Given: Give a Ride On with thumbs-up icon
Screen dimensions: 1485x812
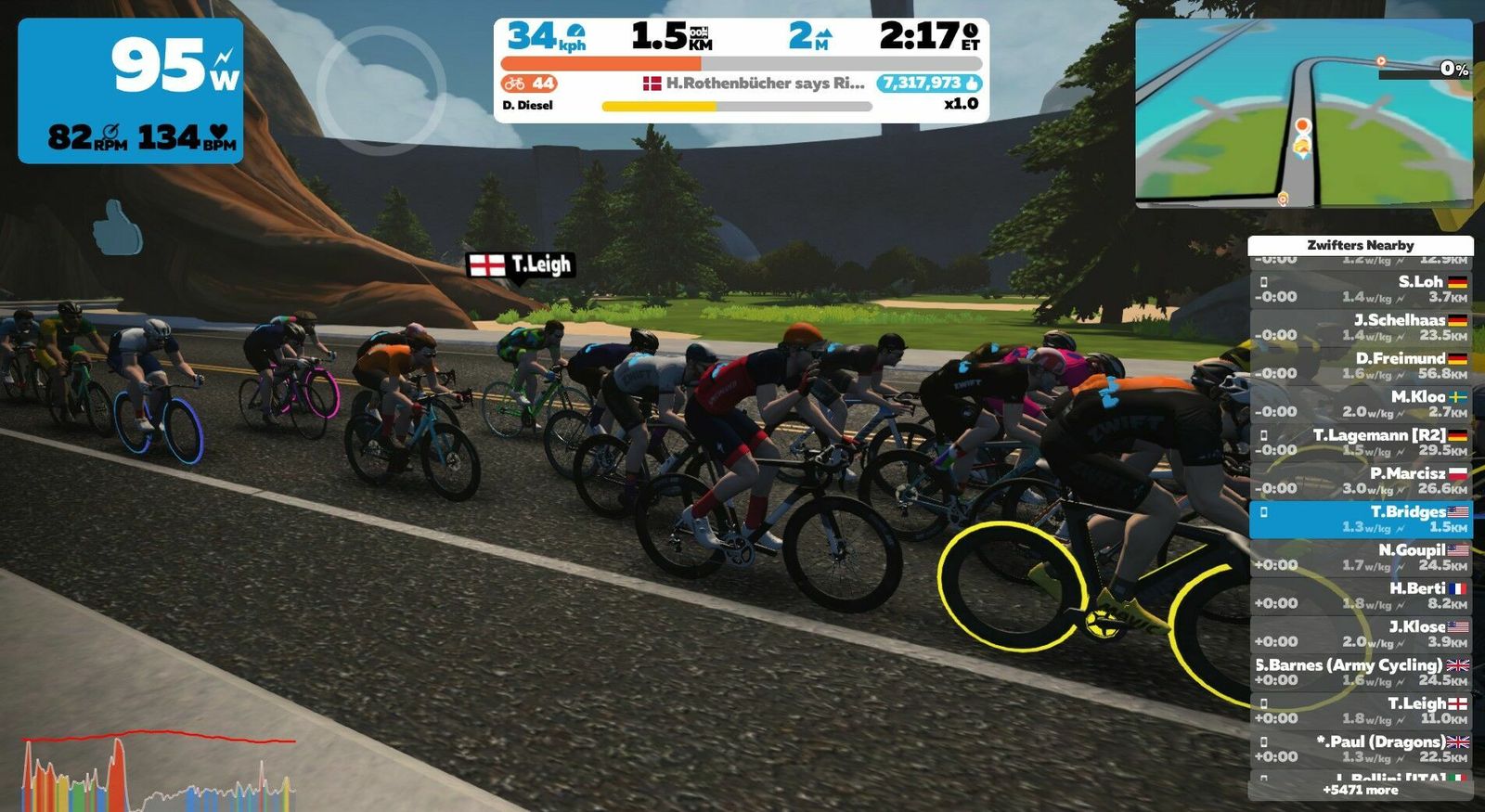Looking at the screenshot, I should click(x=117, y=227).
